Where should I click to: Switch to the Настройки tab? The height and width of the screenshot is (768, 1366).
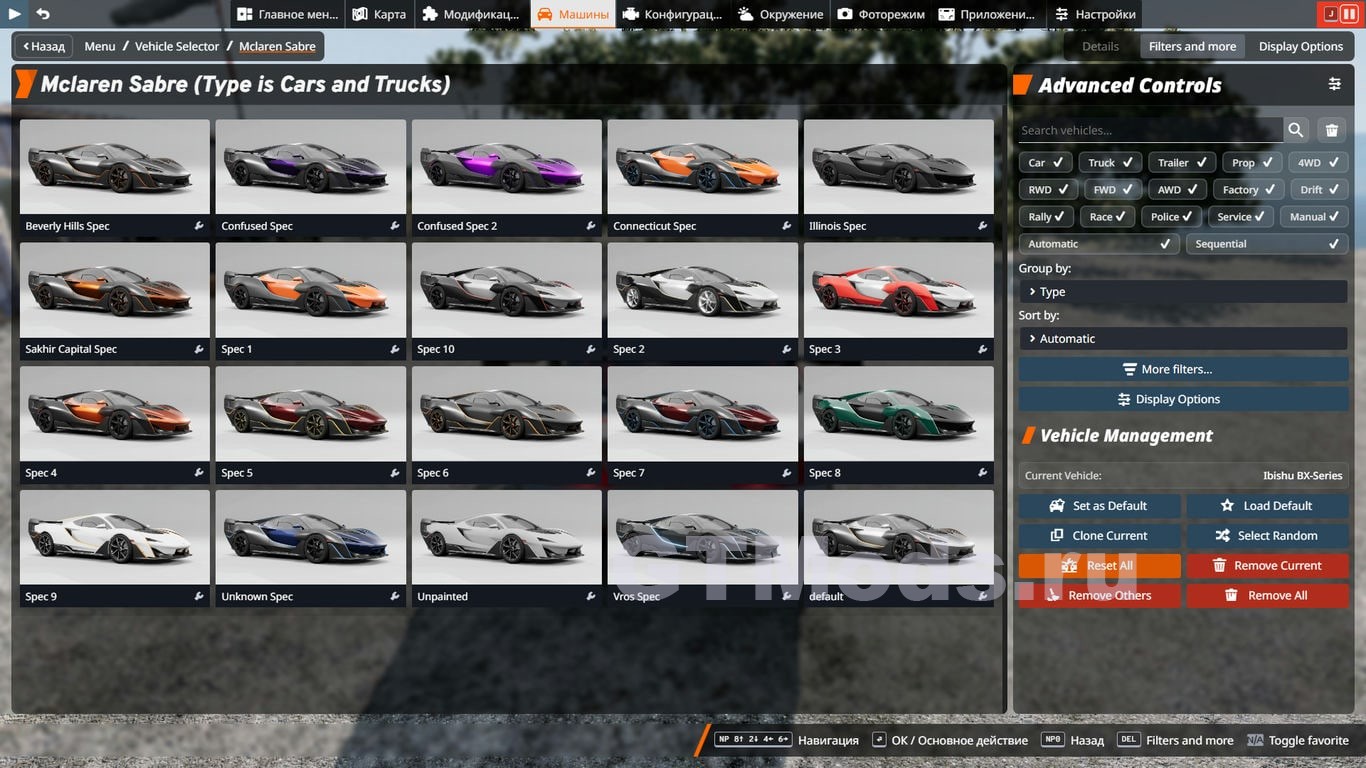1095,14
